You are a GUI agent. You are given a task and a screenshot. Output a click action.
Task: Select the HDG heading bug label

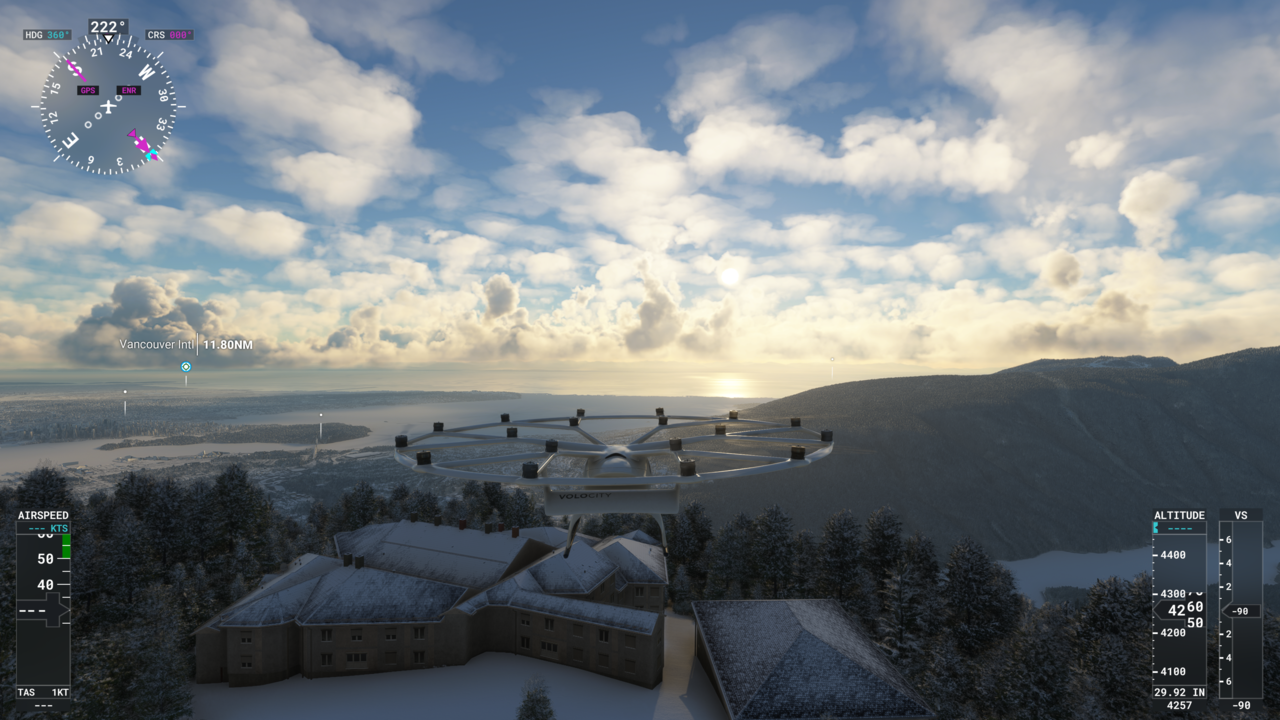(x=47, y=35)
